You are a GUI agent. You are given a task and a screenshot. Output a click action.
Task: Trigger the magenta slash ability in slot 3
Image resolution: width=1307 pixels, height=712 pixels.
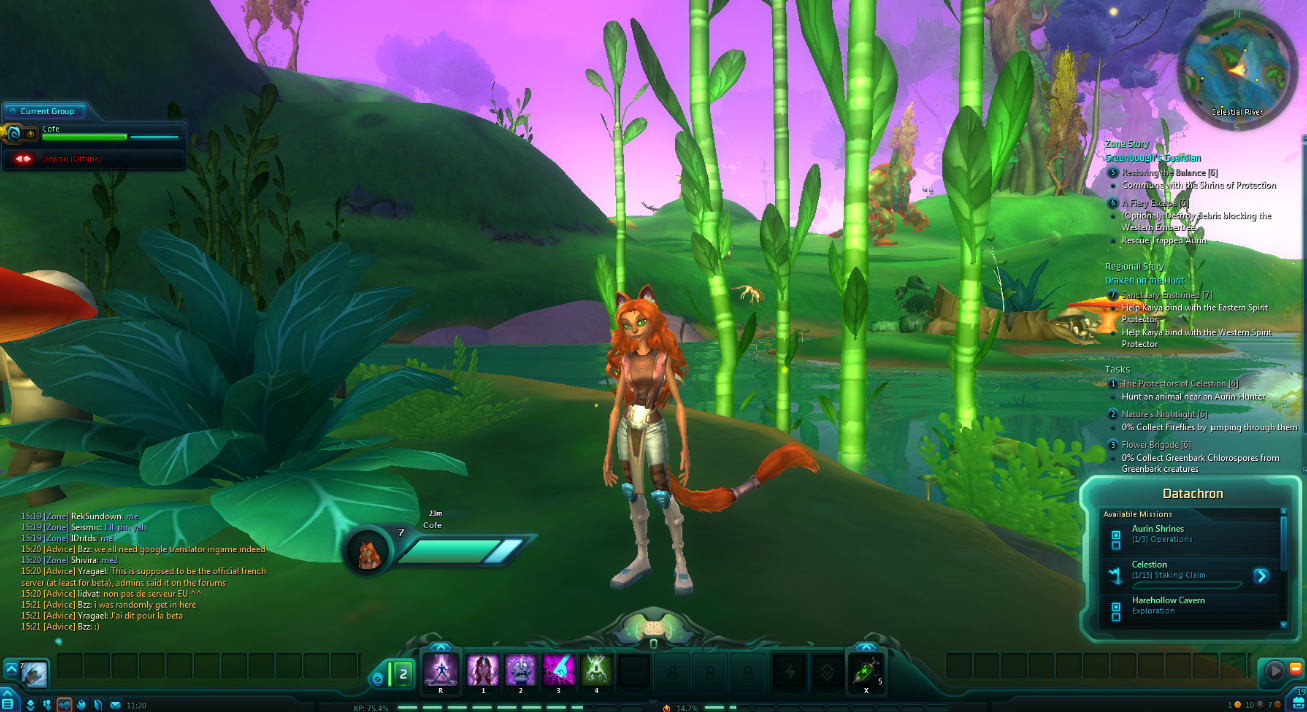point(558,669)
